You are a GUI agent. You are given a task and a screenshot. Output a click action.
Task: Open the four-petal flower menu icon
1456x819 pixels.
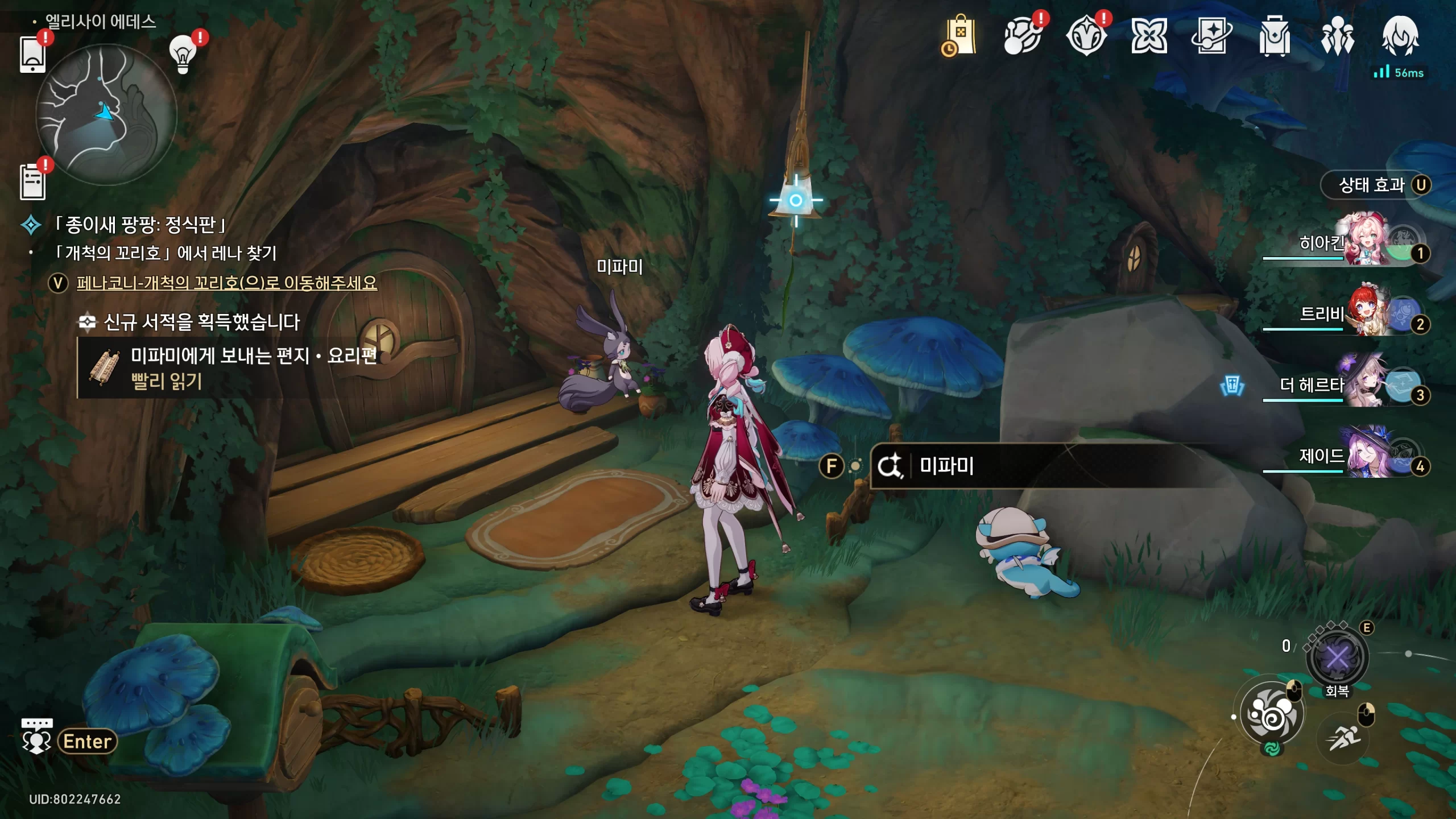click(1149, 36)
